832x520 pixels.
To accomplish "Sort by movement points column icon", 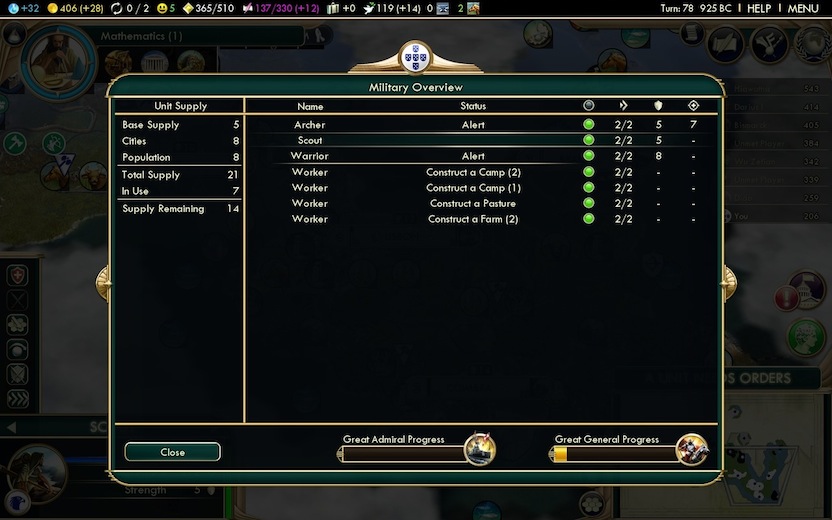I will (x=623, y=105).
